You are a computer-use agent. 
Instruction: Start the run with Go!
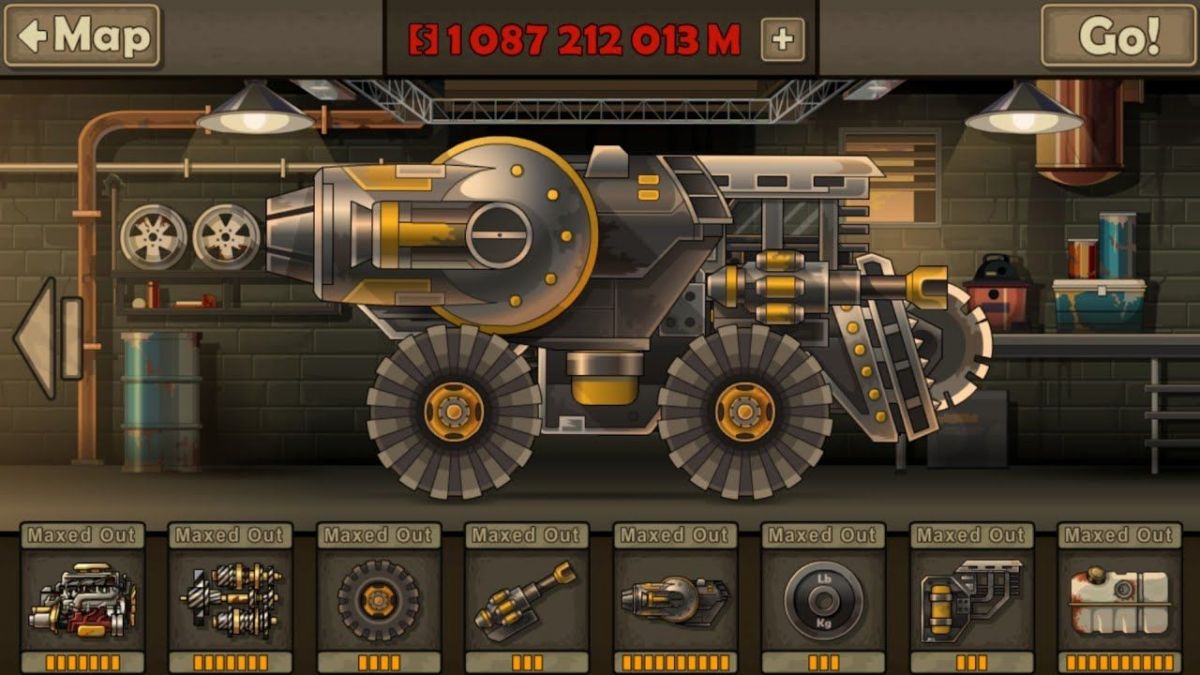1117,37
